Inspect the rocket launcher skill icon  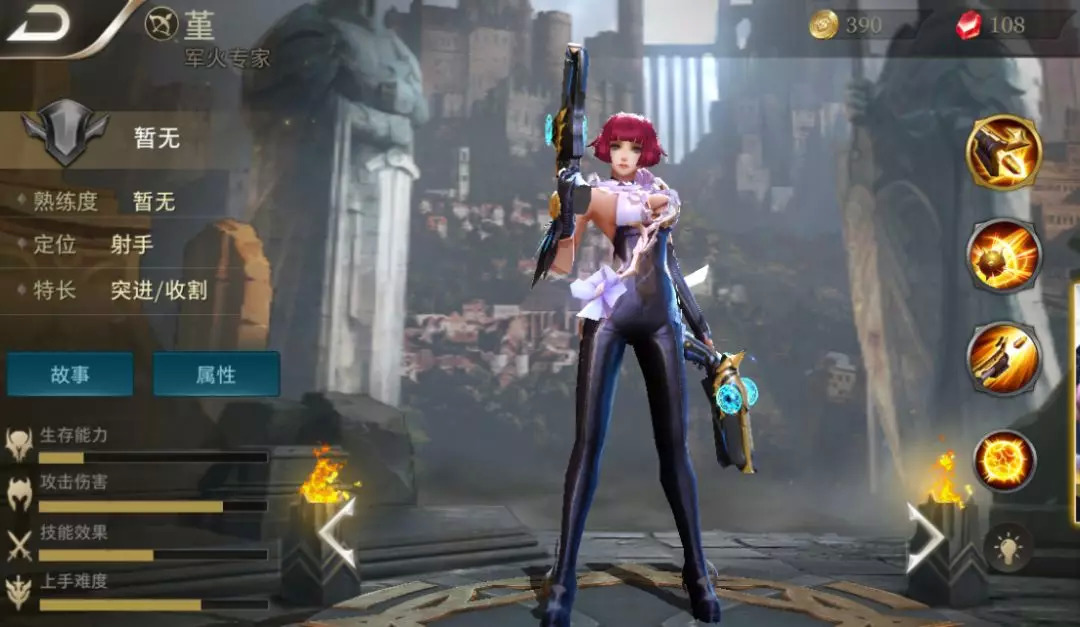[1004, 358]
